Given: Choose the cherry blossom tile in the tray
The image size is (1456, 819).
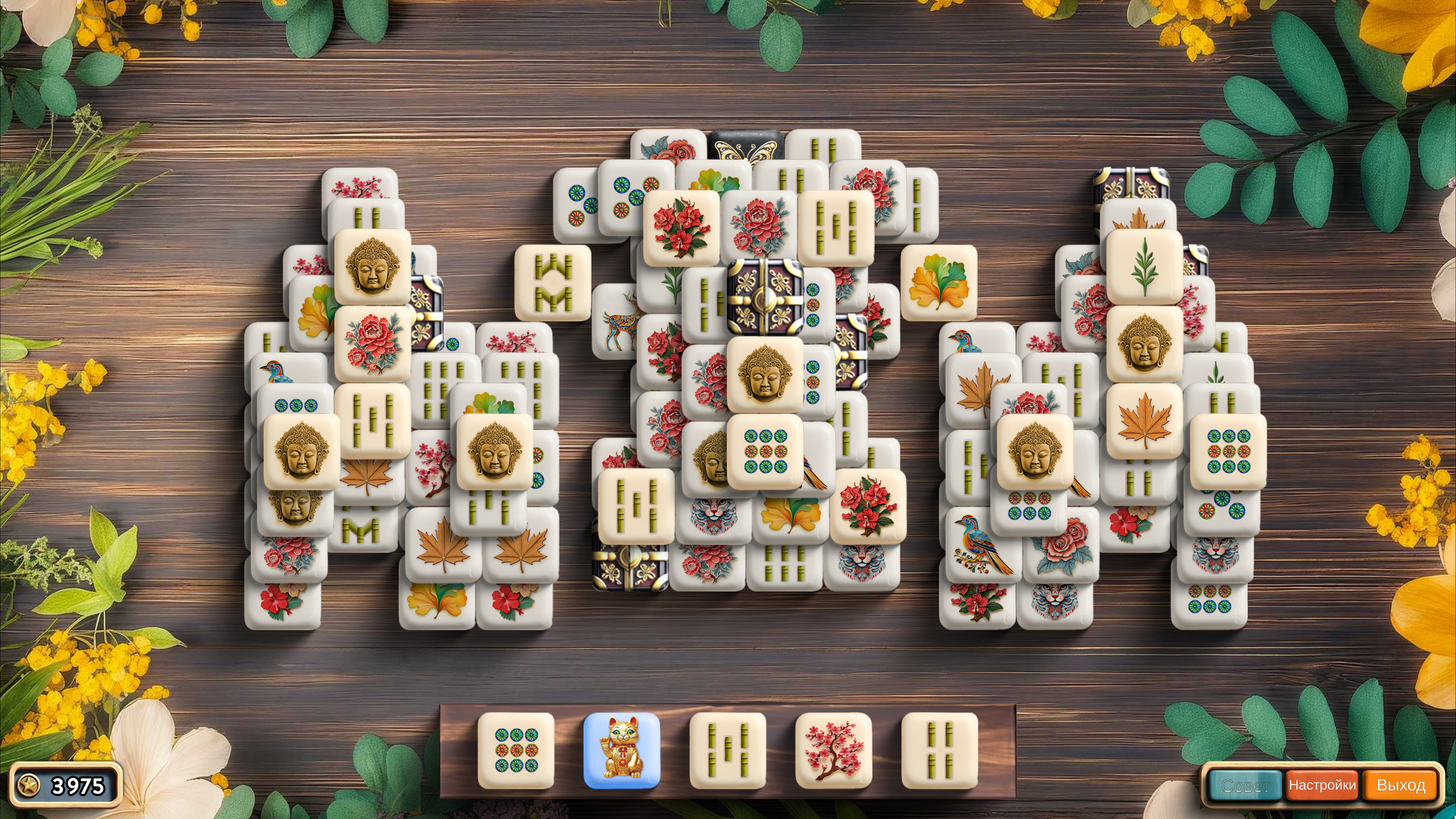Looking at the screenshot, I should [x=833, y=750].
